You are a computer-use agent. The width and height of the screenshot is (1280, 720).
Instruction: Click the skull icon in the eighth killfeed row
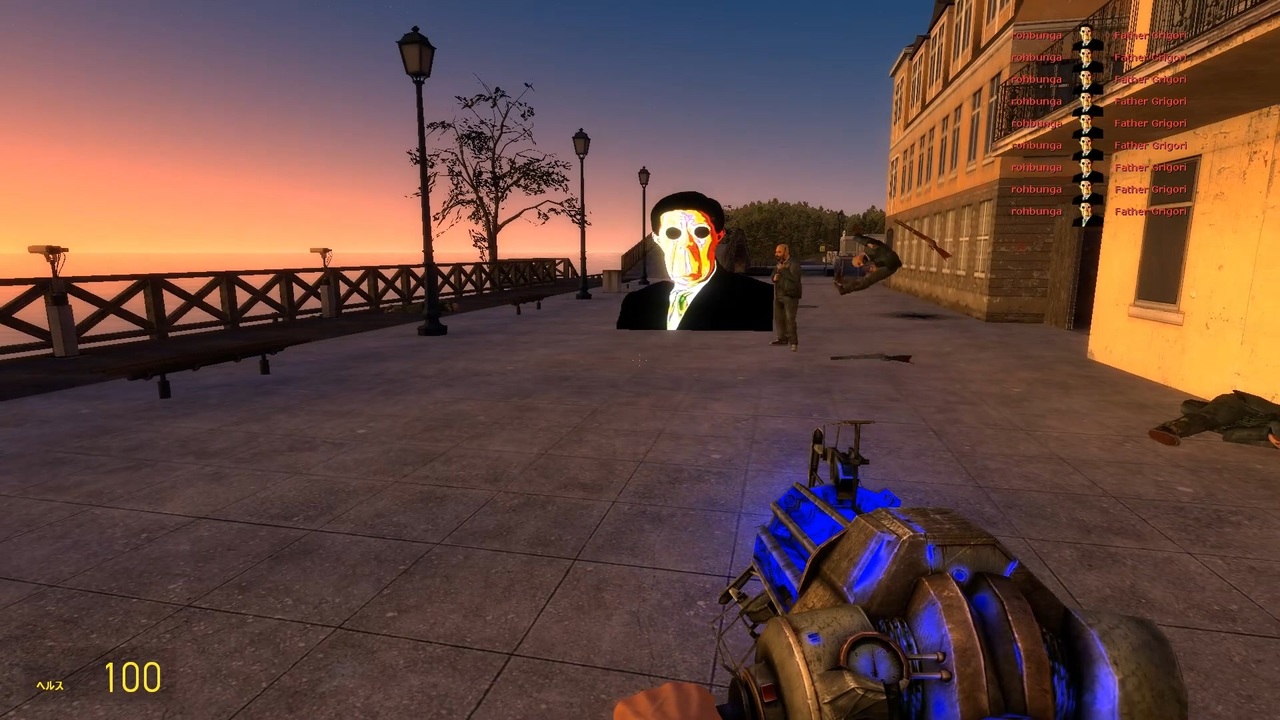(1087, 189)
